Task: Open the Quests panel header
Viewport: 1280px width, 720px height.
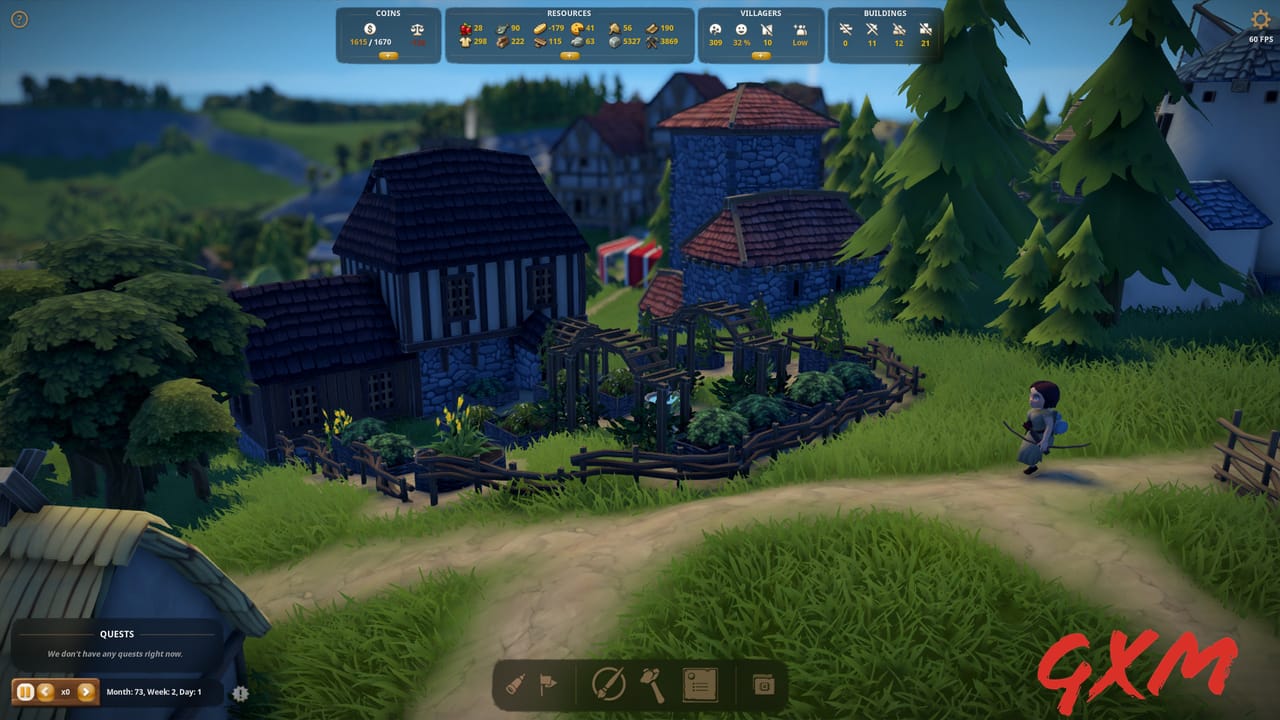Action: pyautogui.click(x=117, y=634)
